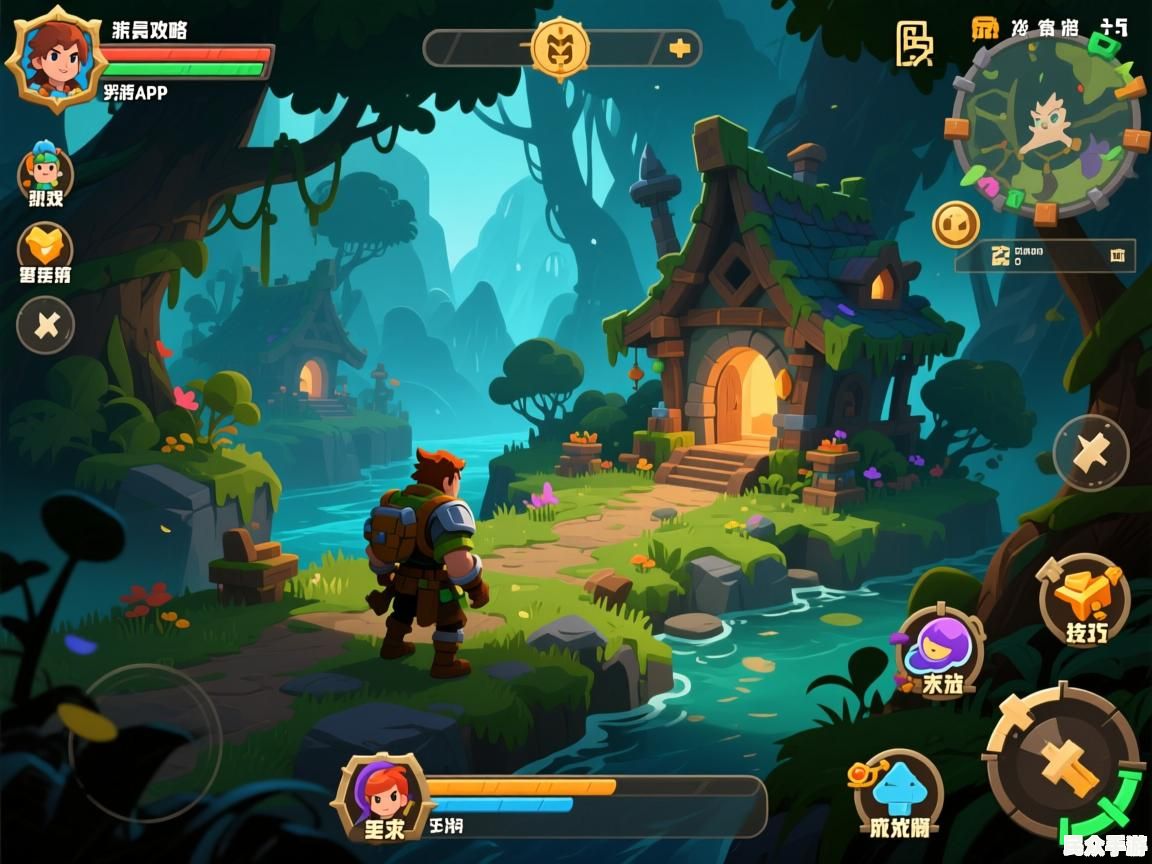This screenshot has height=864, width=1152.
Task: Open the circular forest minimap
Action: [1046, 126]
